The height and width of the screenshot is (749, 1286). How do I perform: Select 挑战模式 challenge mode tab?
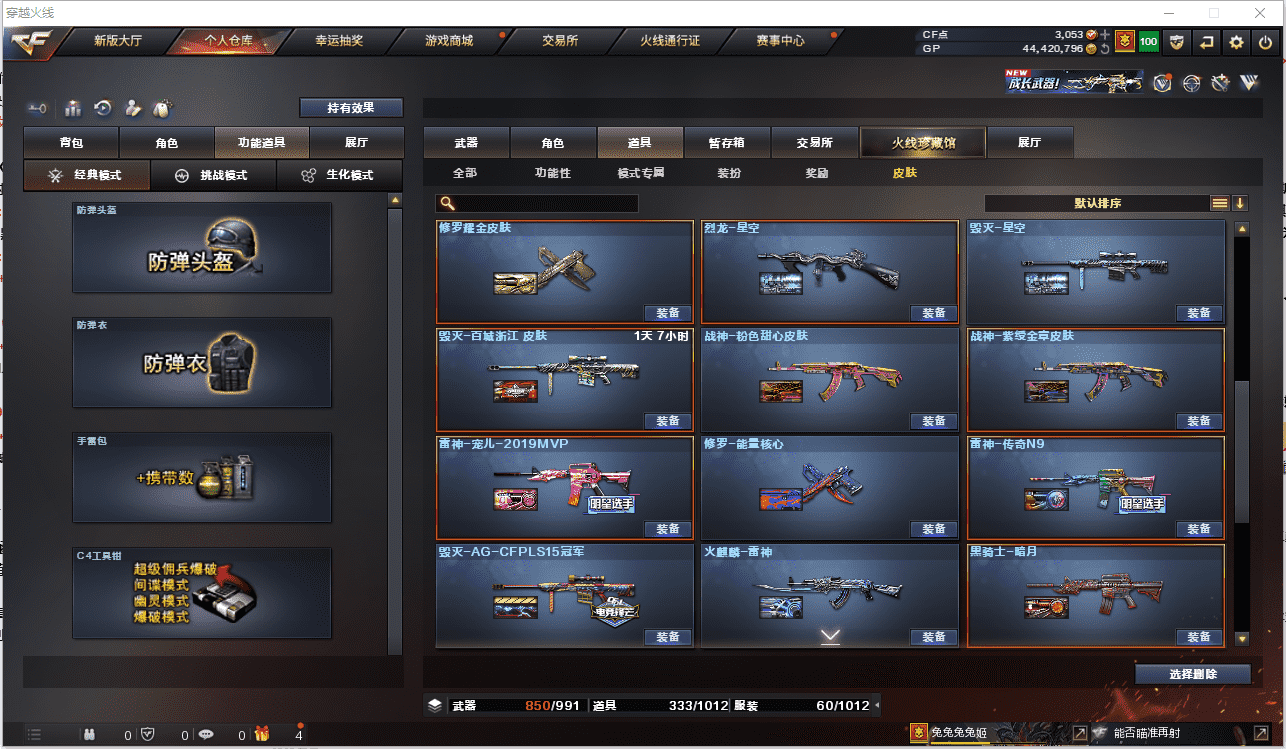[212, 175]
